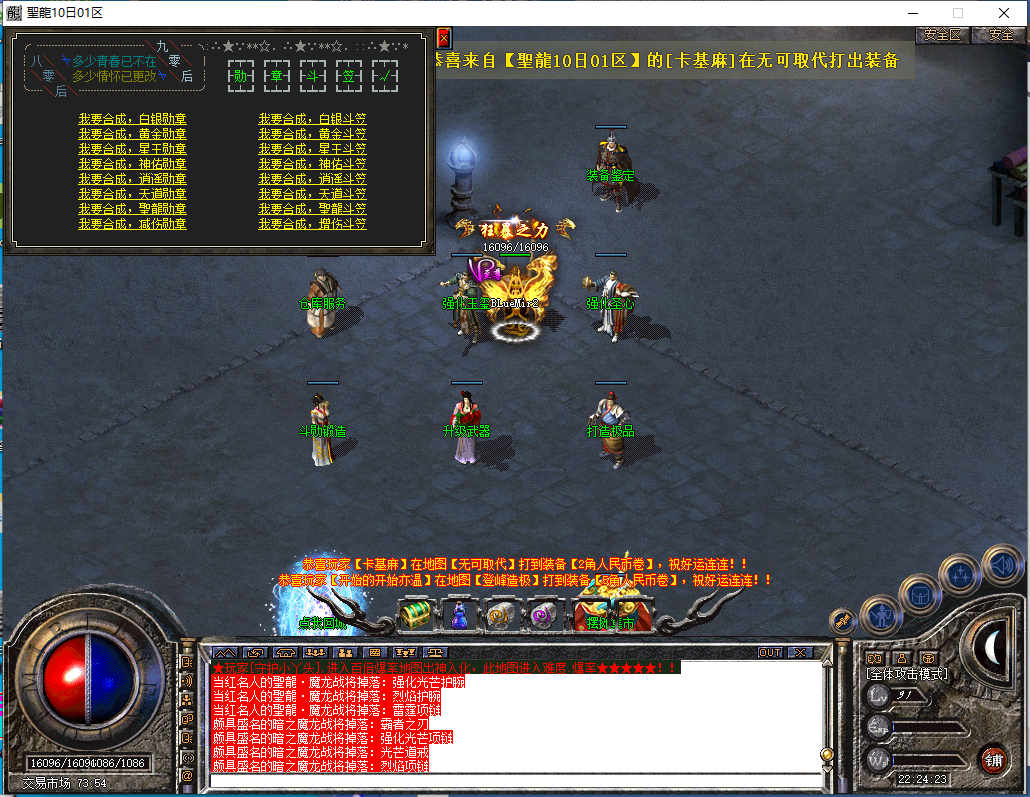Viewport: 1030px width, 797px height.
Task: Click the 笠 bracket button
Action: click(348, 76)
